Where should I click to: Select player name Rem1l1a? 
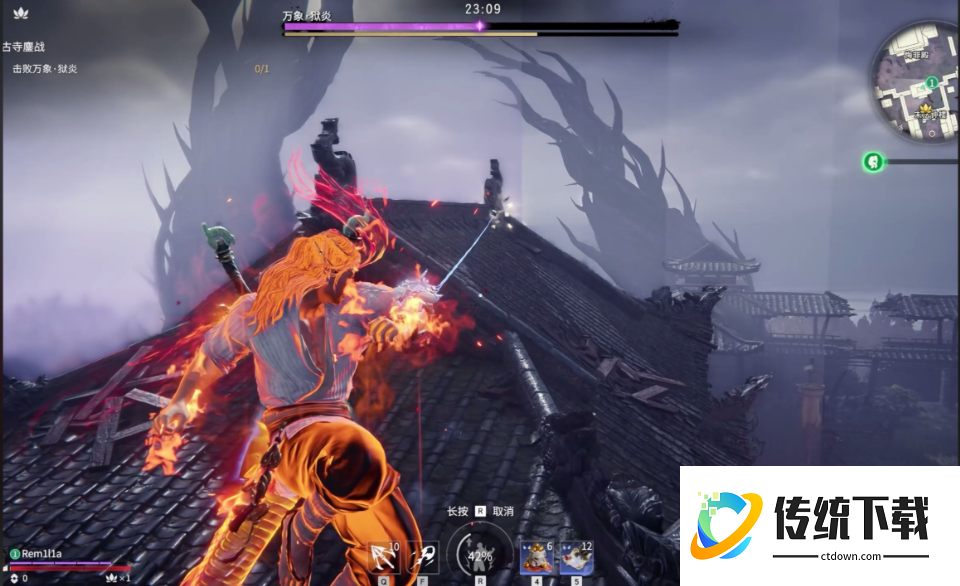(42, 553)
